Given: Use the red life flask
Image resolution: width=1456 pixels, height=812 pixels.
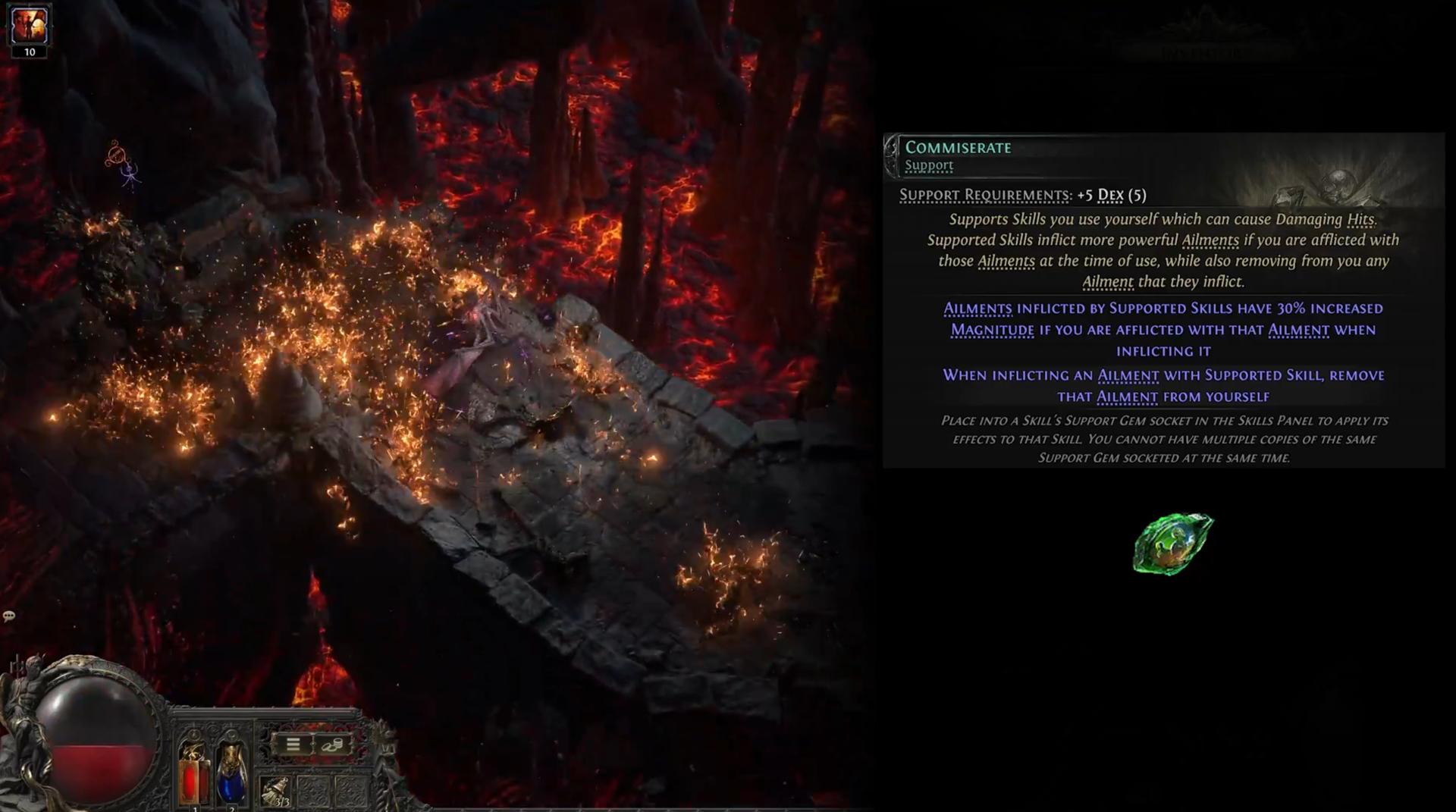Looking at the screenshot, I should [193, 775].
